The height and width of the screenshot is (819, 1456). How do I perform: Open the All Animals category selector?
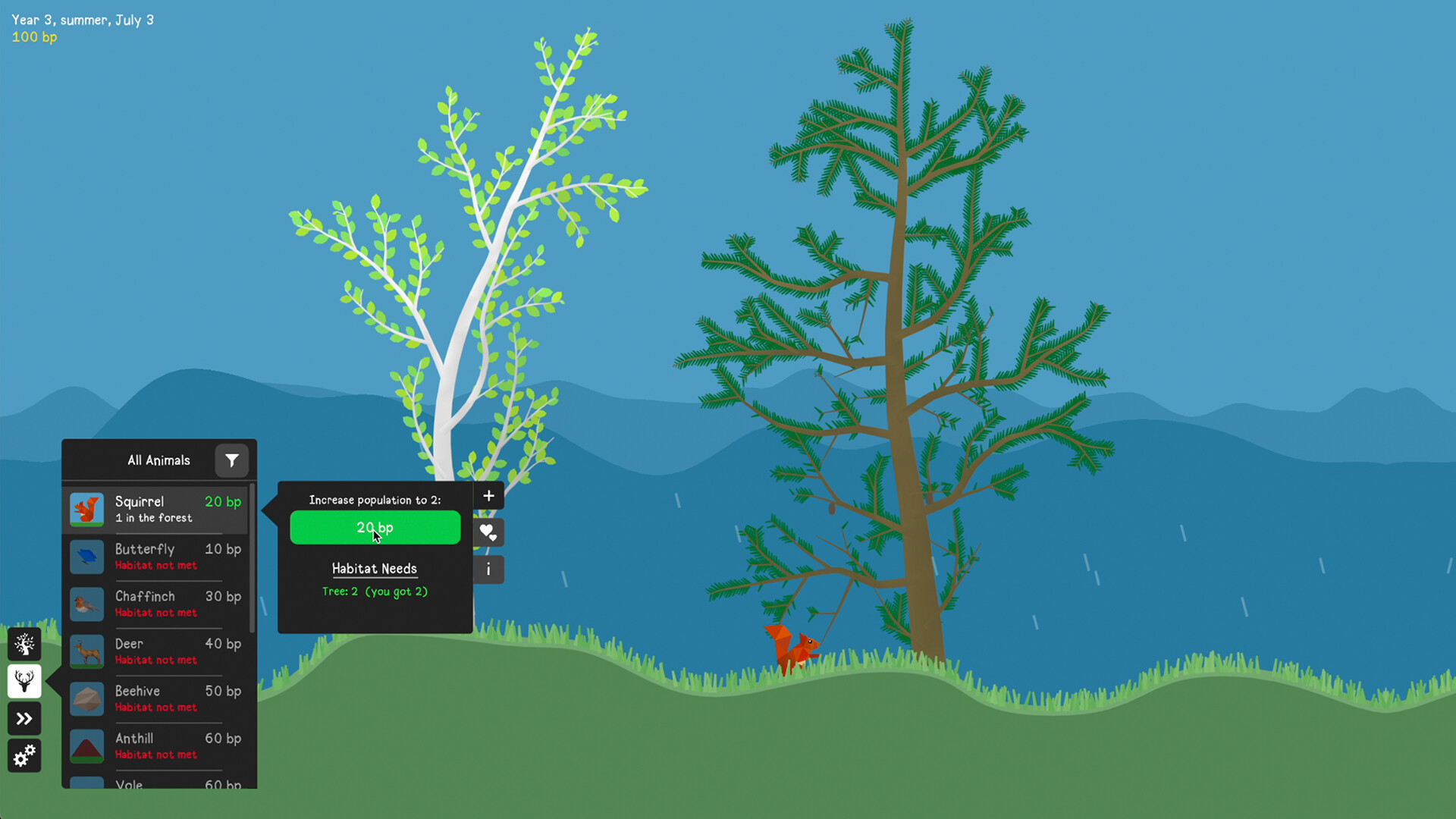pos(158,460)
